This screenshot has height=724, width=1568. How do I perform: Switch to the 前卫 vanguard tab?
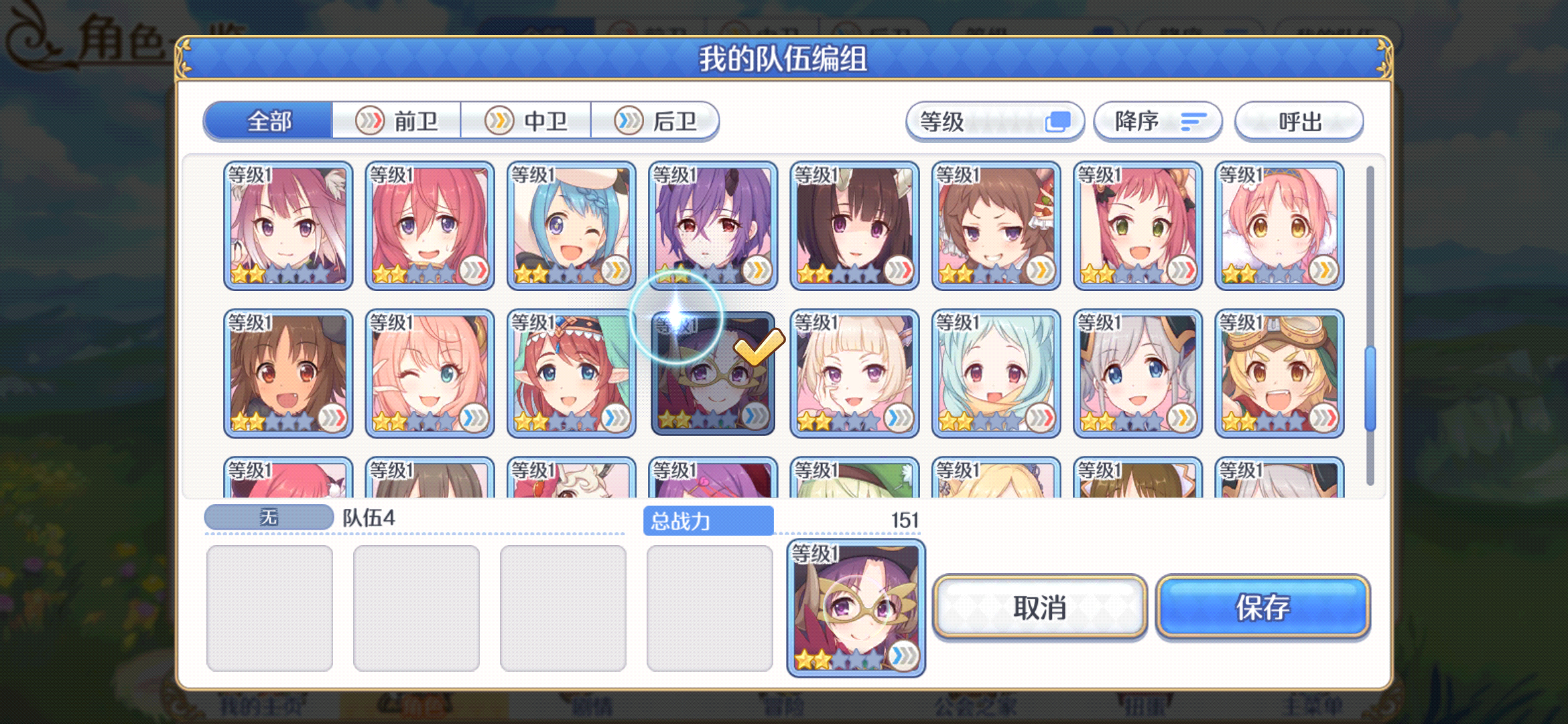click(x=398, y=121)
